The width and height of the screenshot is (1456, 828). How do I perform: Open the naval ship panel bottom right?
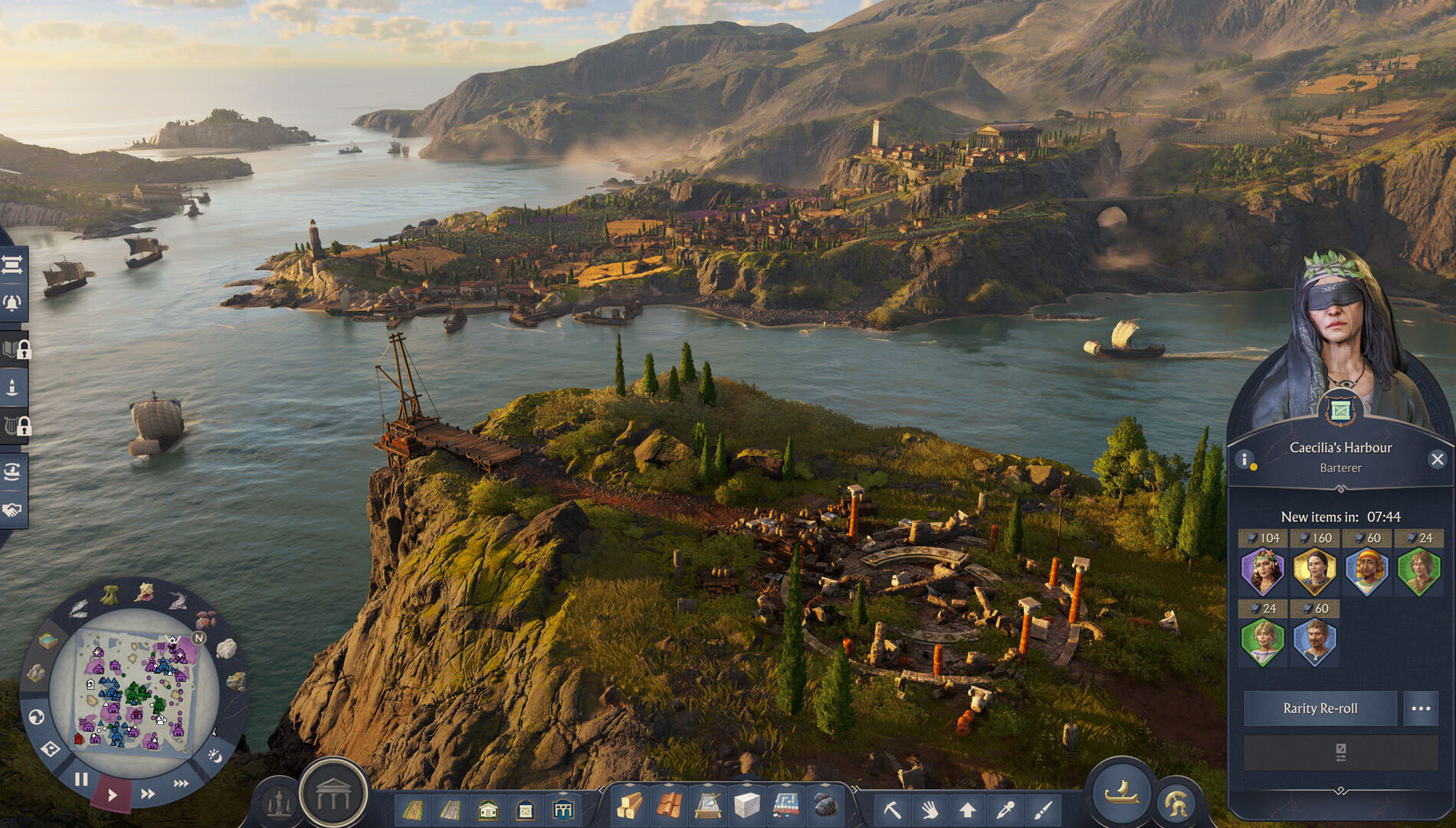pyautogui.click(x=1122, y=795)
